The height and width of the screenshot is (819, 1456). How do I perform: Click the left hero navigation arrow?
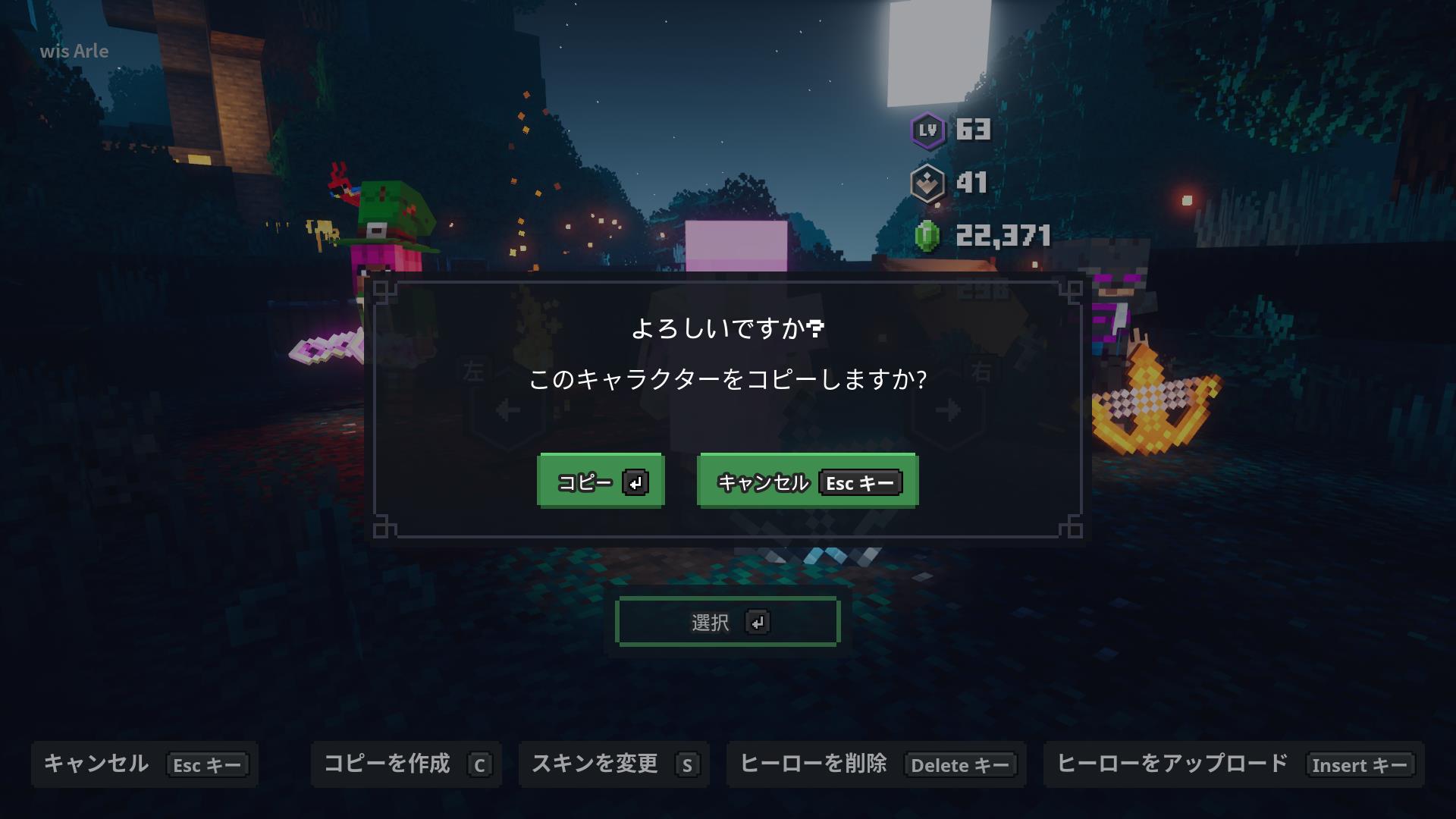pyautogui.click(x=508, y=409)
